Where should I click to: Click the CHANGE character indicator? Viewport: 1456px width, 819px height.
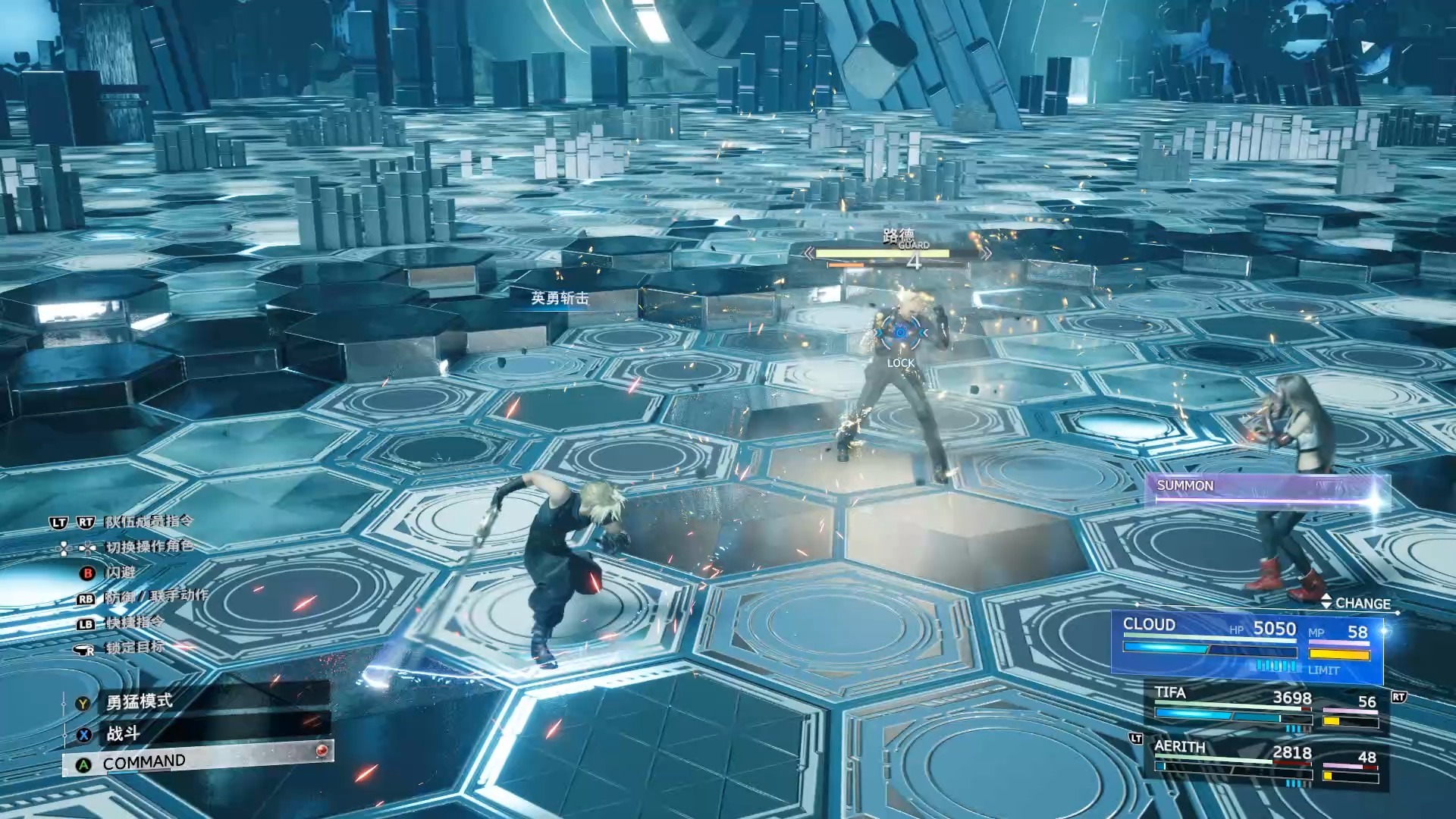click(1356, 603)
